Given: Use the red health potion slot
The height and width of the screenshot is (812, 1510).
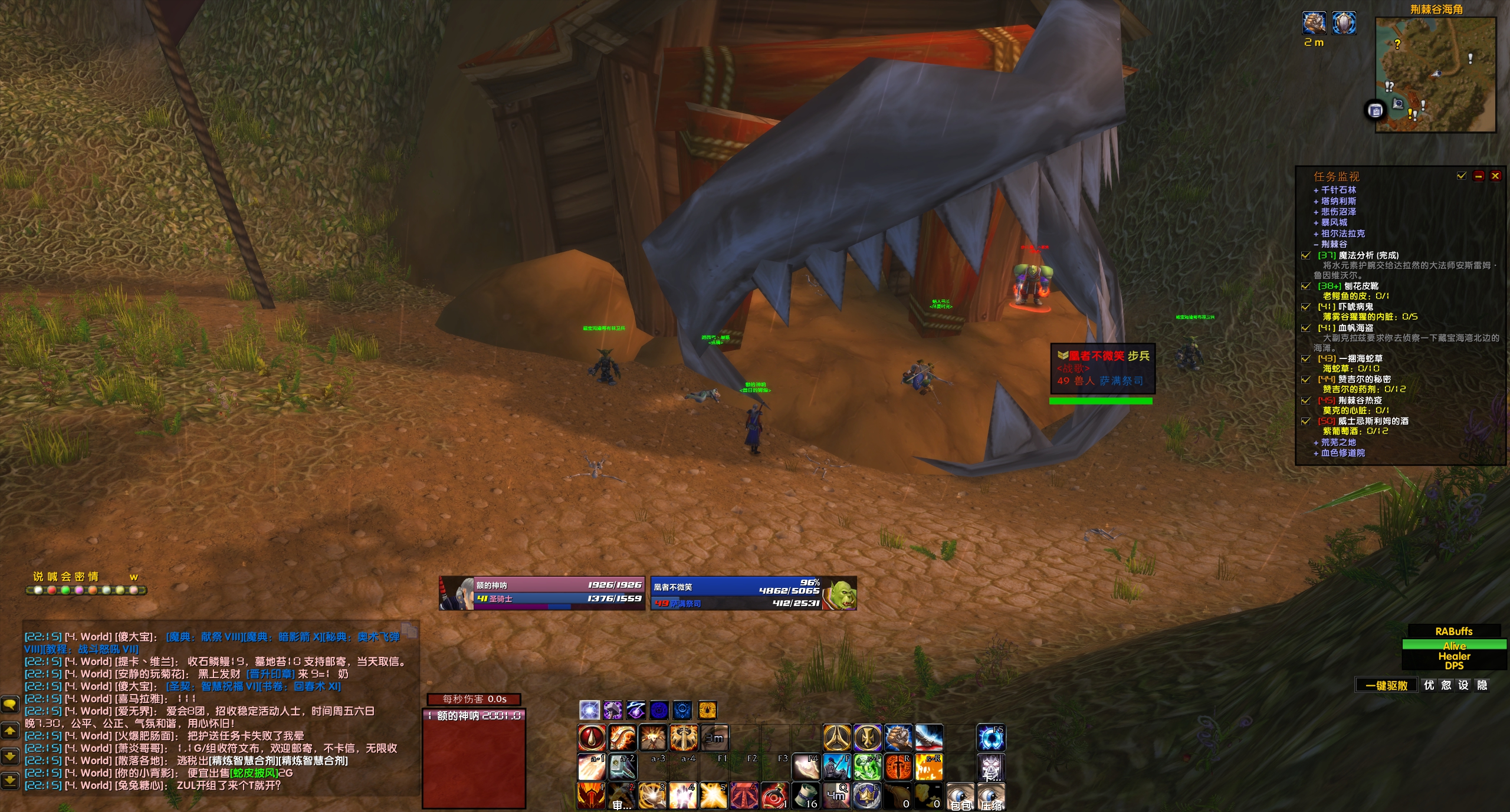Looking at the screenshot, I should [x=773, y=795].
